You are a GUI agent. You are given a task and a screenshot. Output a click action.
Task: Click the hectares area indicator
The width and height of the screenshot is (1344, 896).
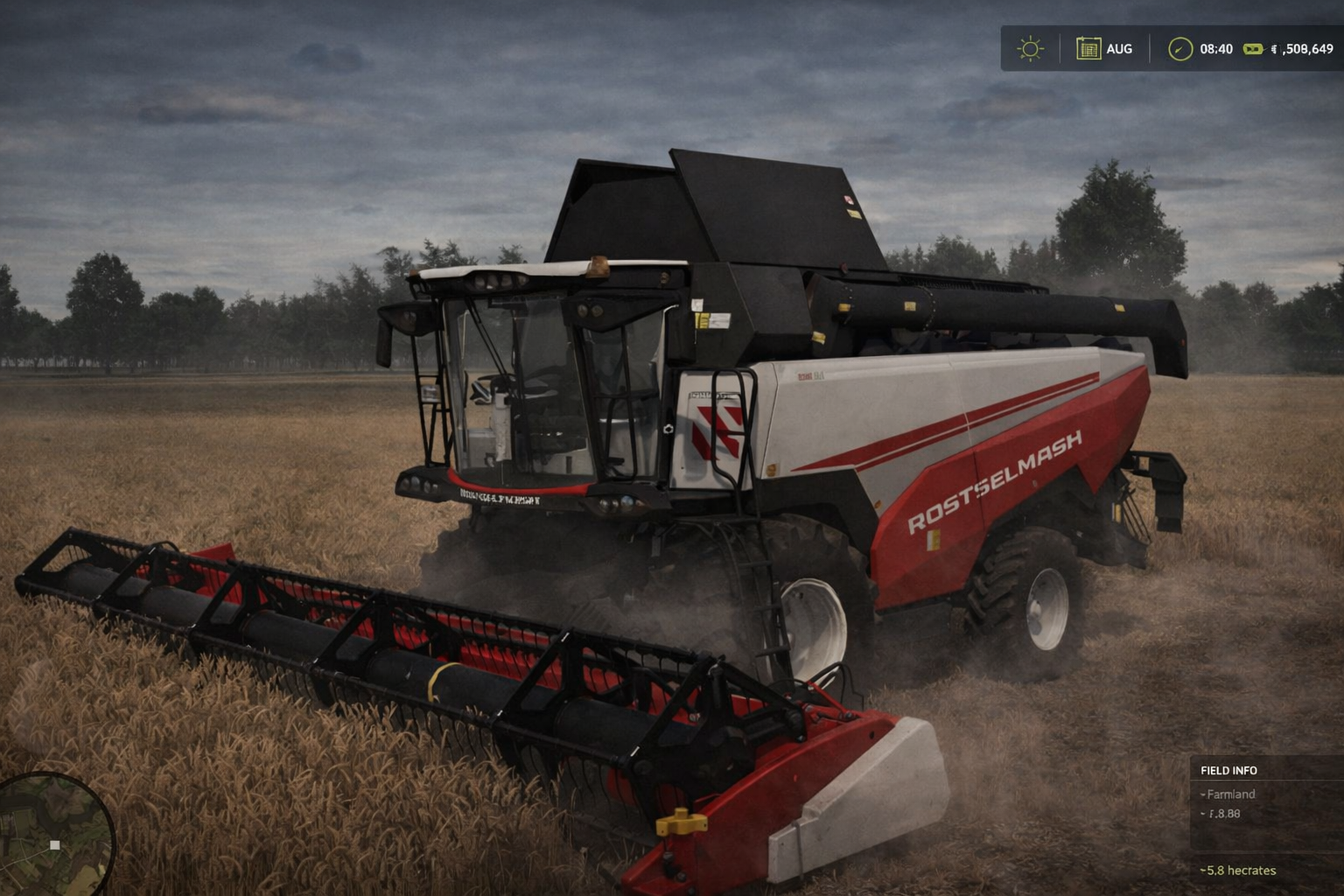(1239, 871)
